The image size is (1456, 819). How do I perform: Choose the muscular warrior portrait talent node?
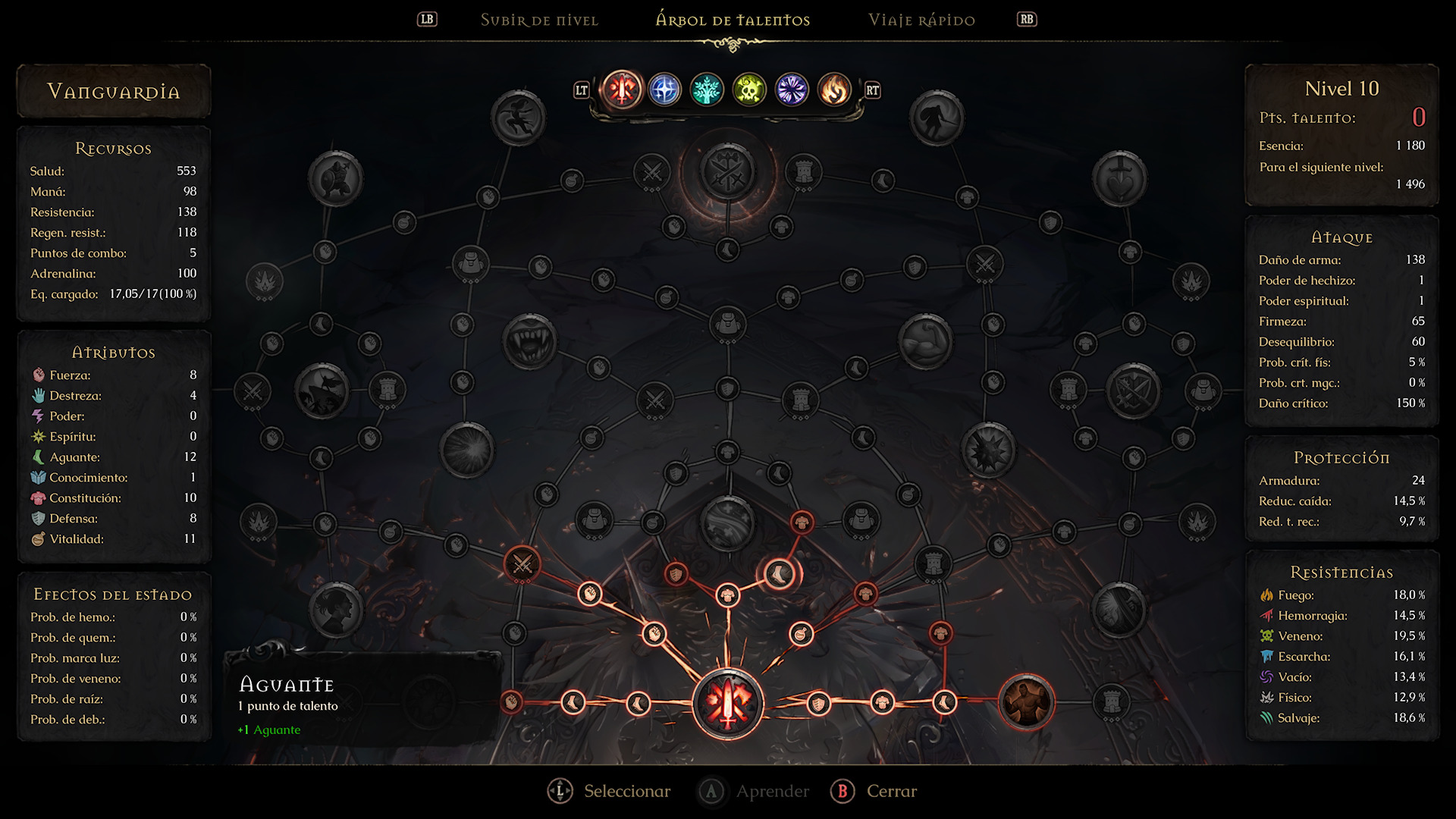pyautogui.click(x=1026, y=702)
